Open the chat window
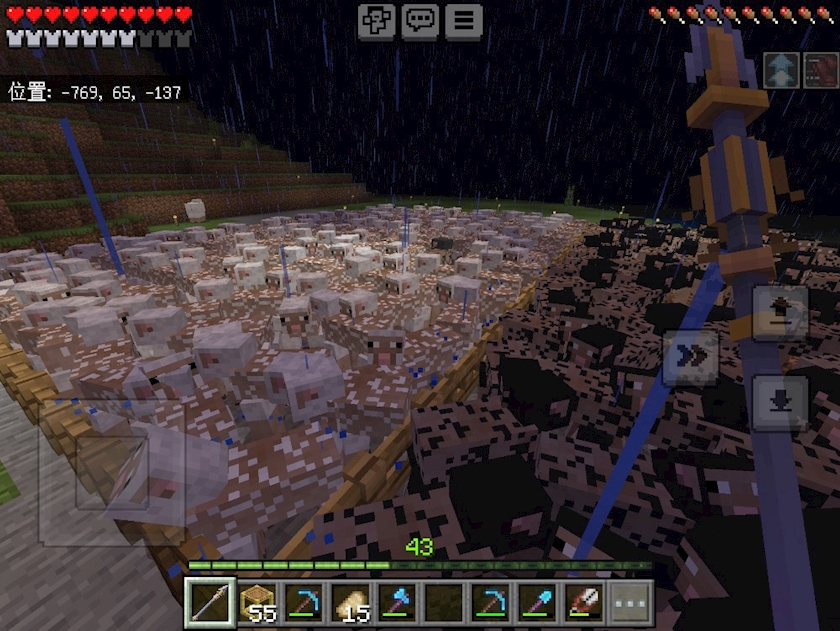The image size is (840, 631). point(420,21)
